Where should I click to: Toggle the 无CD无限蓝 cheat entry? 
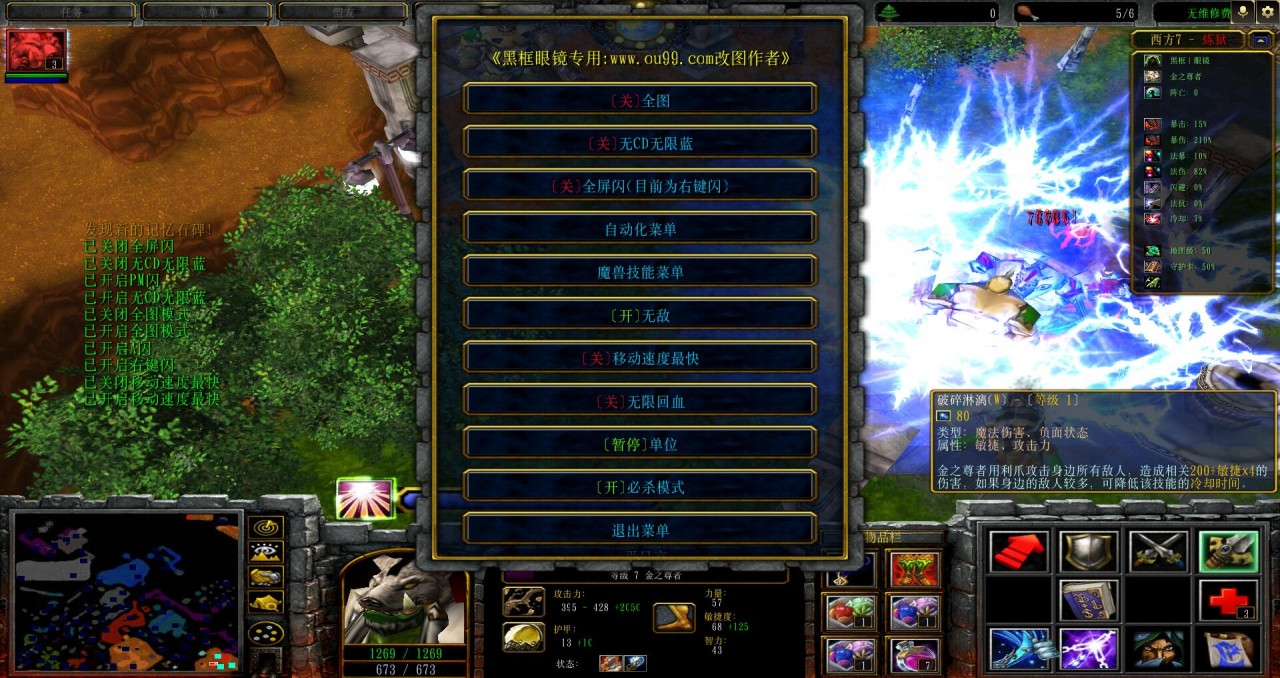click(x=640, y=143)
